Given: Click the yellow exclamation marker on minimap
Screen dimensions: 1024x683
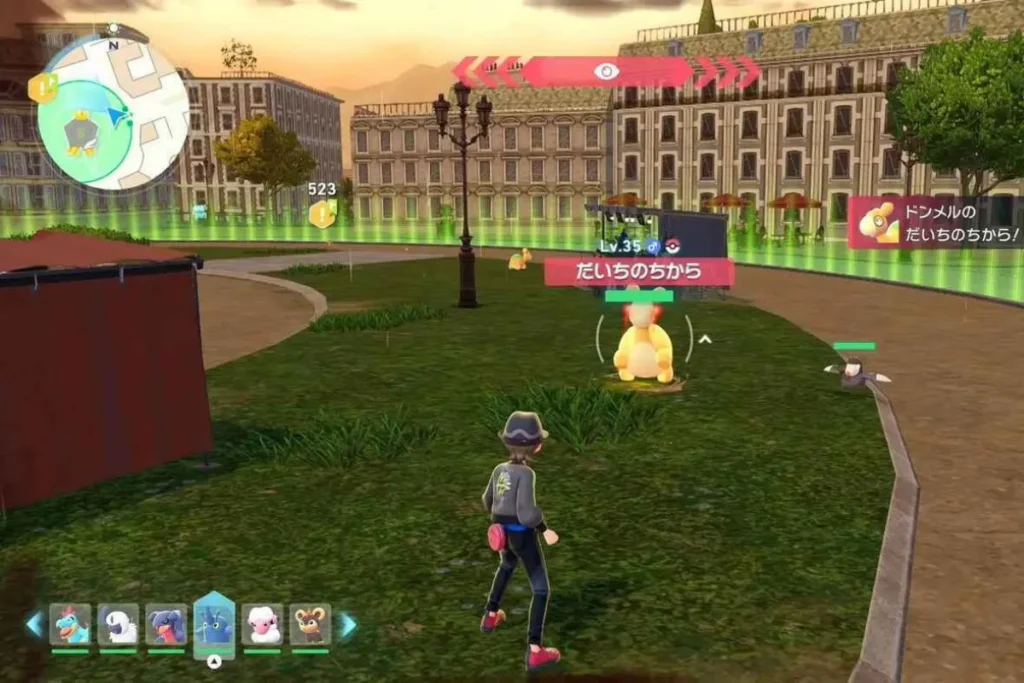Looking at the screenshot, I should coord(42,88).
